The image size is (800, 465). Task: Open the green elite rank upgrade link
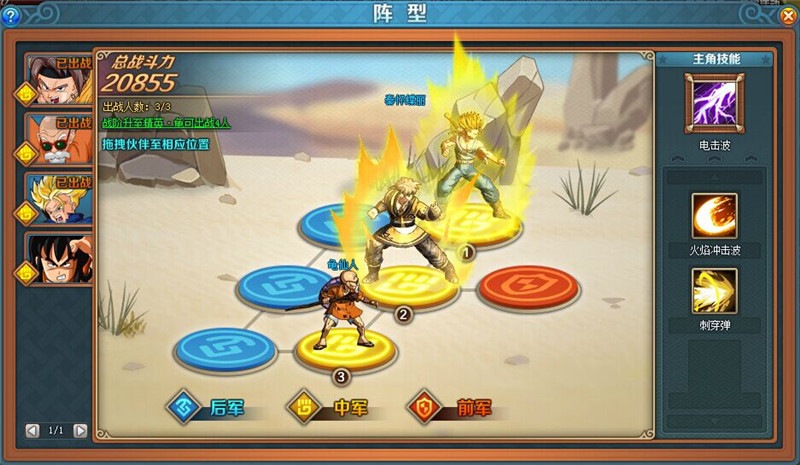click(x=166, y=123)
